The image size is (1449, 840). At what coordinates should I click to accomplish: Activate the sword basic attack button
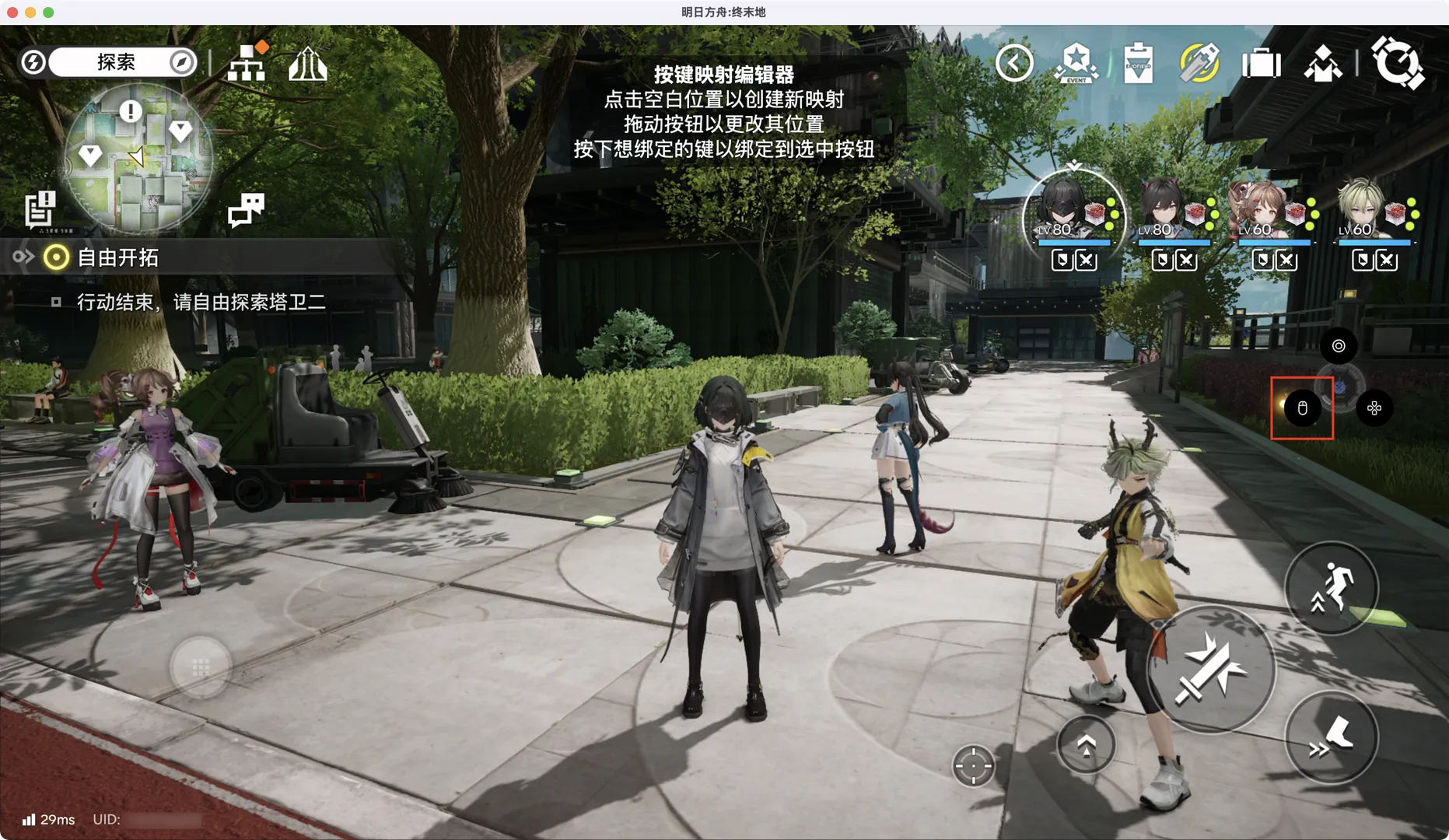pyautogui.click(x=1209, y=670)
